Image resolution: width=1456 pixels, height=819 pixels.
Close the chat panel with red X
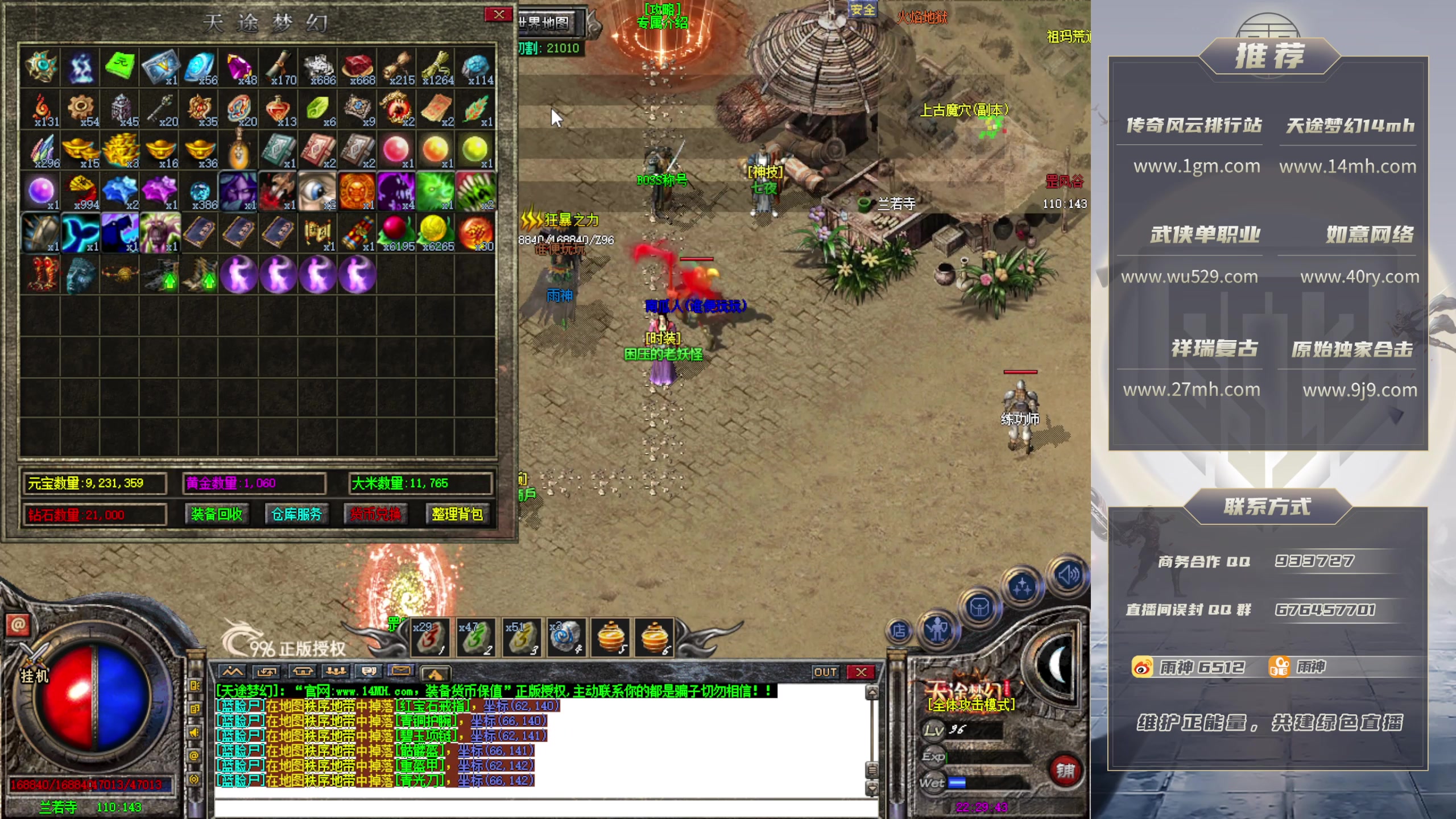[861, 672]
